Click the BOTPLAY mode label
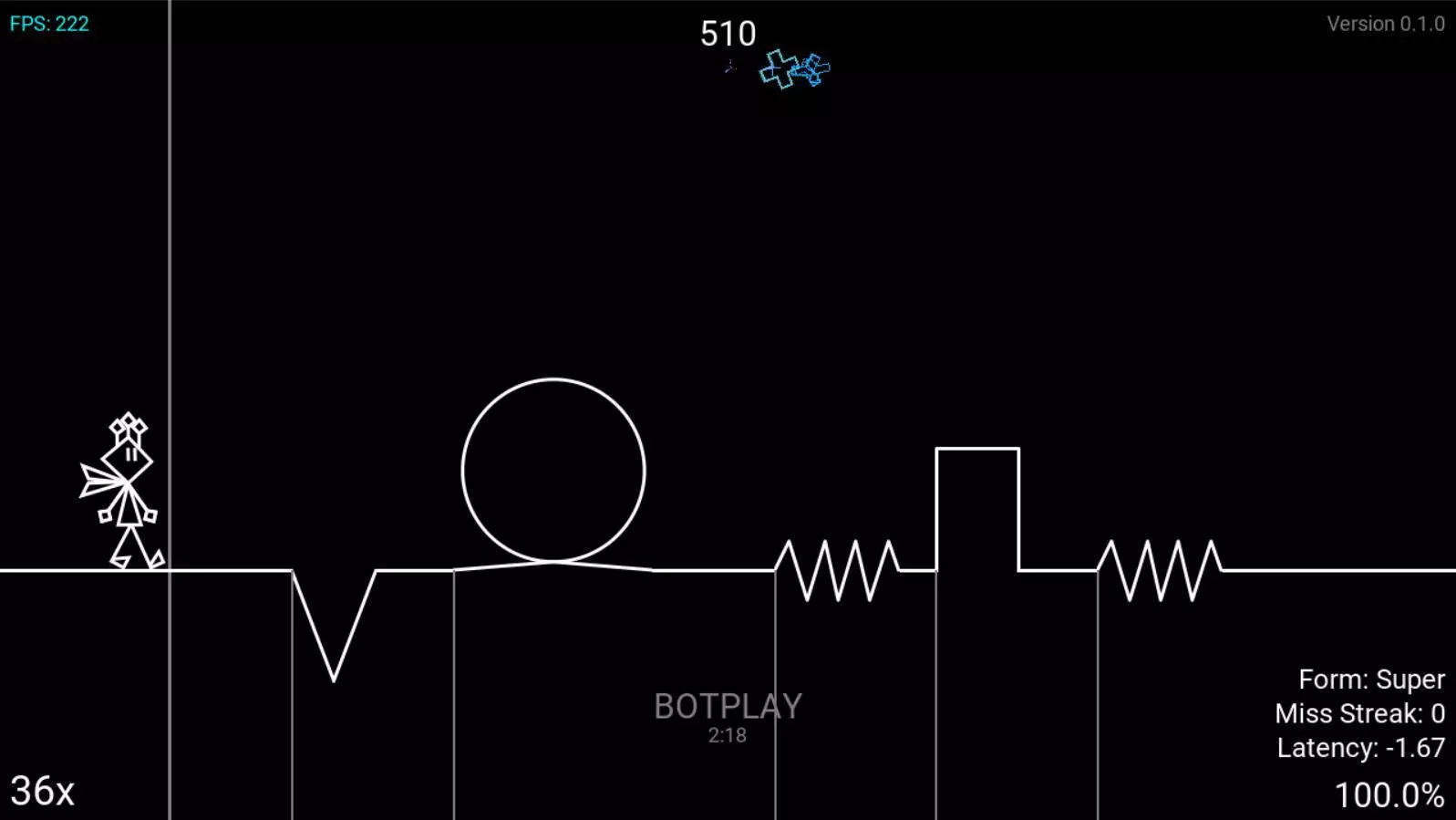 (727, 707)
